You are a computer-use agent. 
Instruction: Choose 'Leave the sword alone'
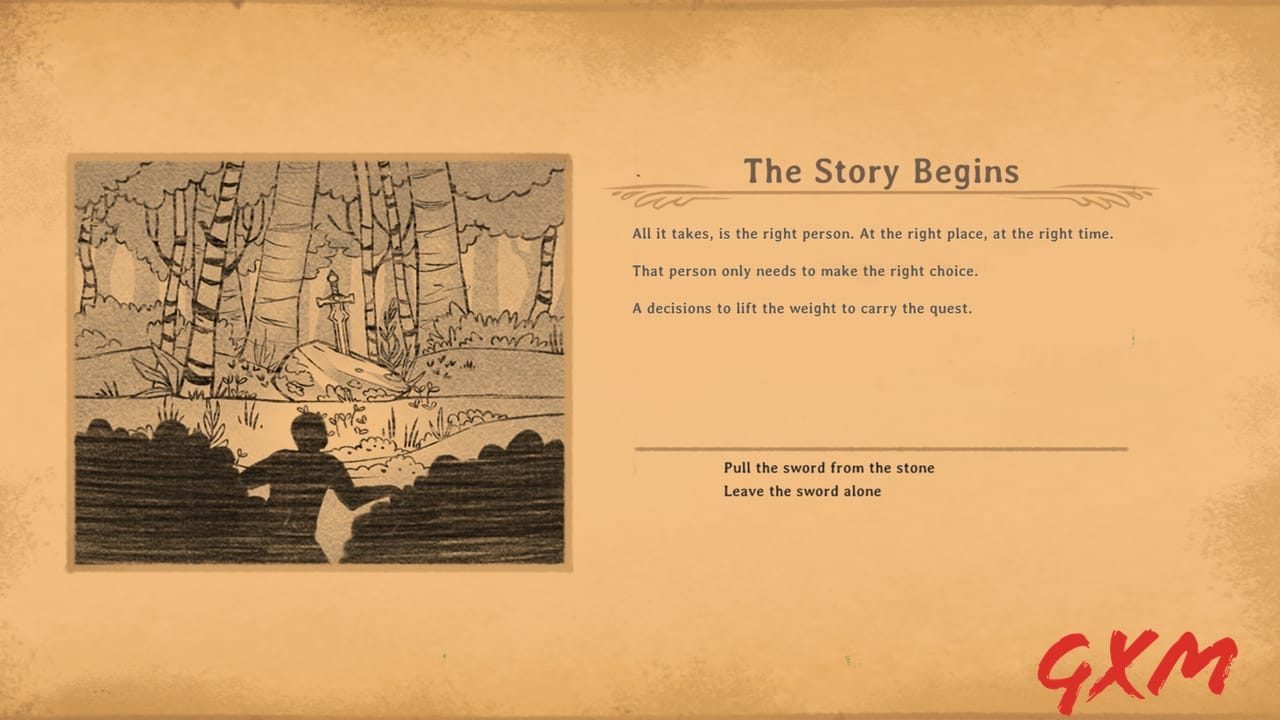(x=802, y=491)
